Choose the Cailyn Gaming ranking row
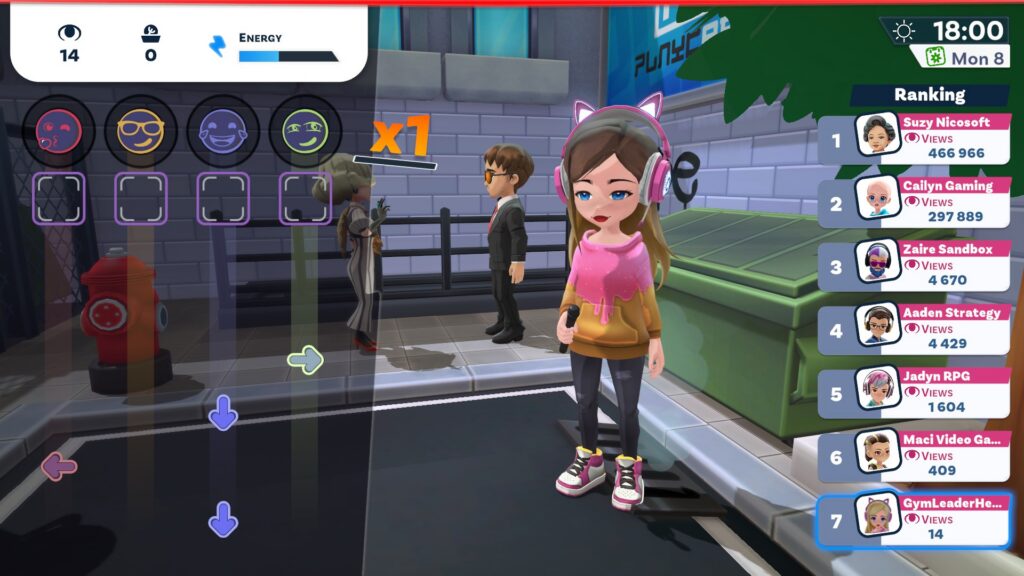This screenshot has width=1024, height=576. [915, 202]
